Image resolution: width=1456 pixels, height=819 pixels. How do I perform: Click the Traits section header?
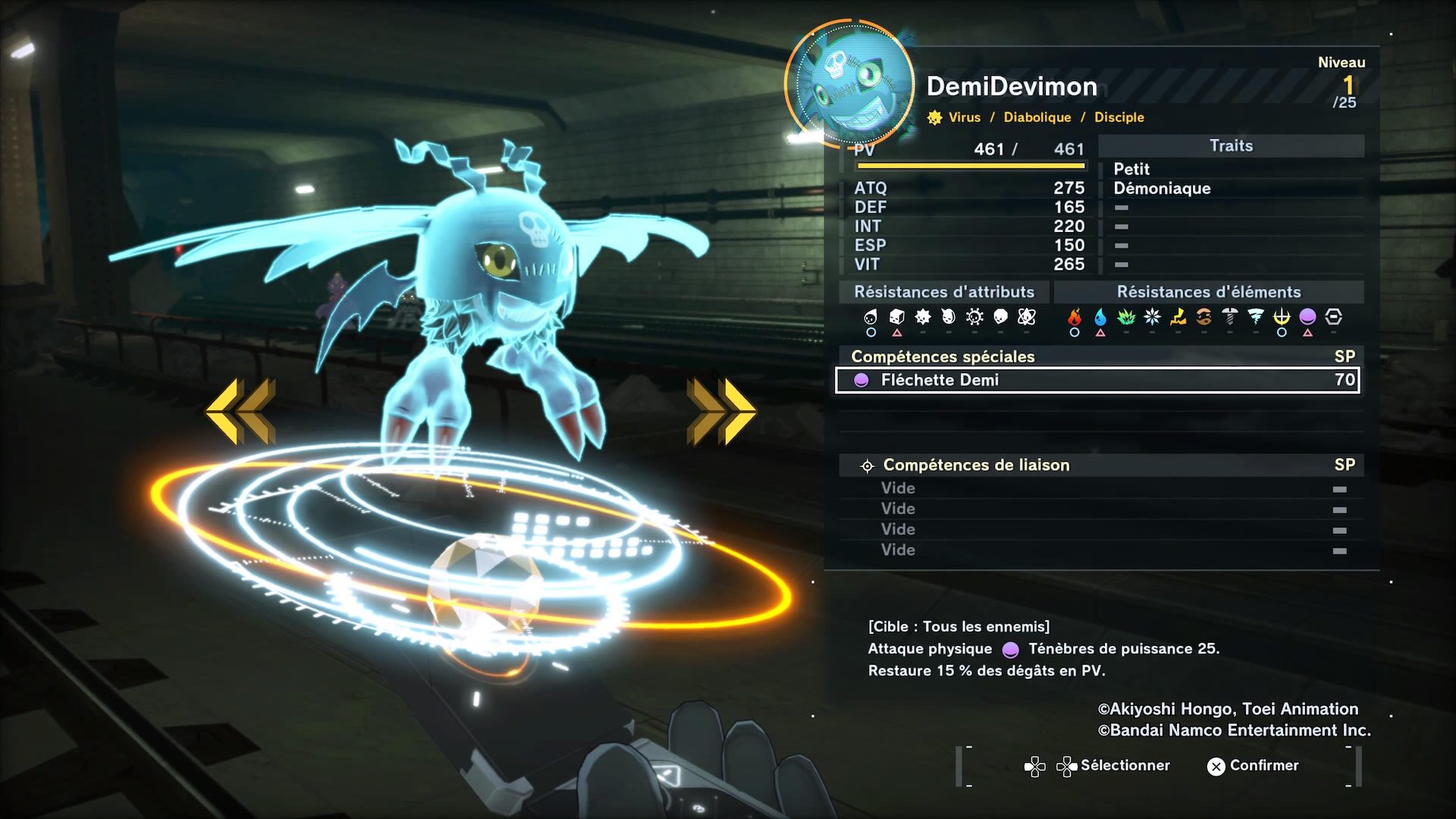1231,146
